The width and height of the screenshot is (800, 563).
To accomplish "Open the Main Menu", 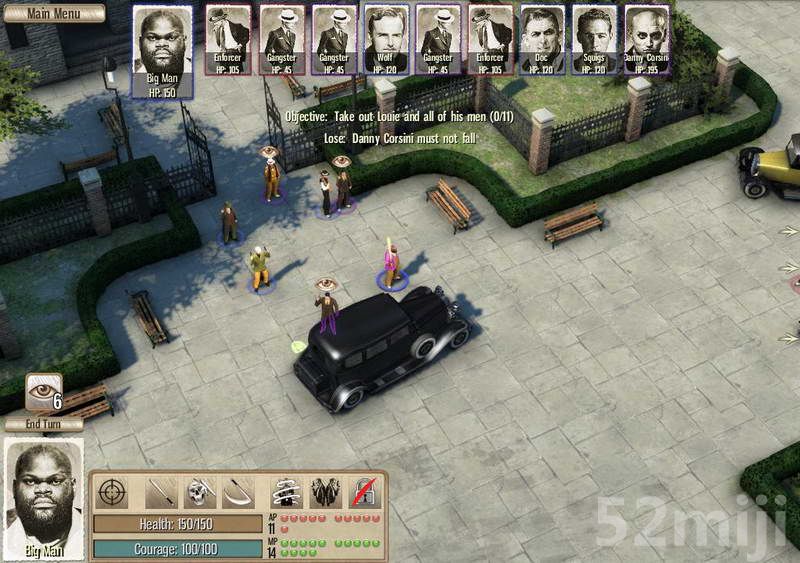I will pyautogui.click(x=52, y=13).
